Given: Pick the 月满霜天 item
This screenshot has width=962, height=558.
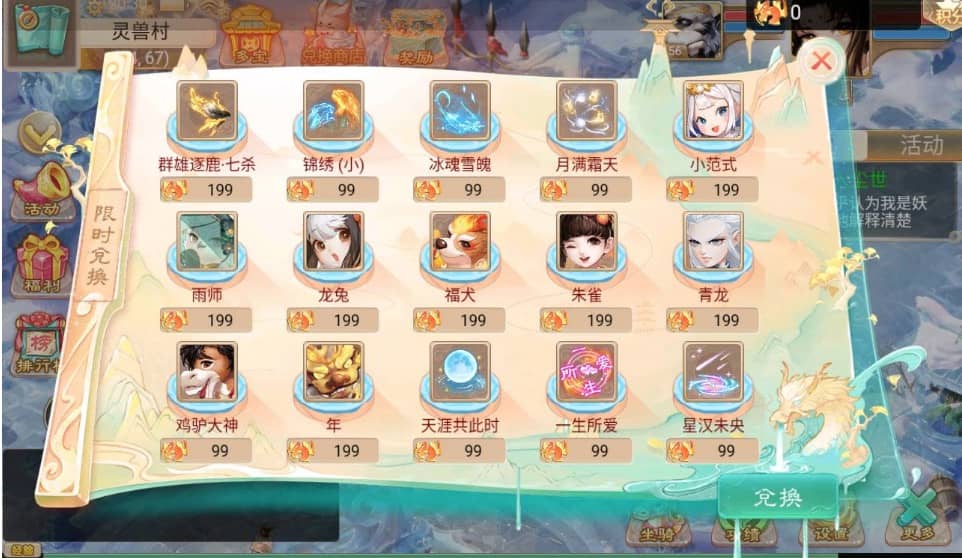Looking at the screenshot, I should click(x=587, y=110).
